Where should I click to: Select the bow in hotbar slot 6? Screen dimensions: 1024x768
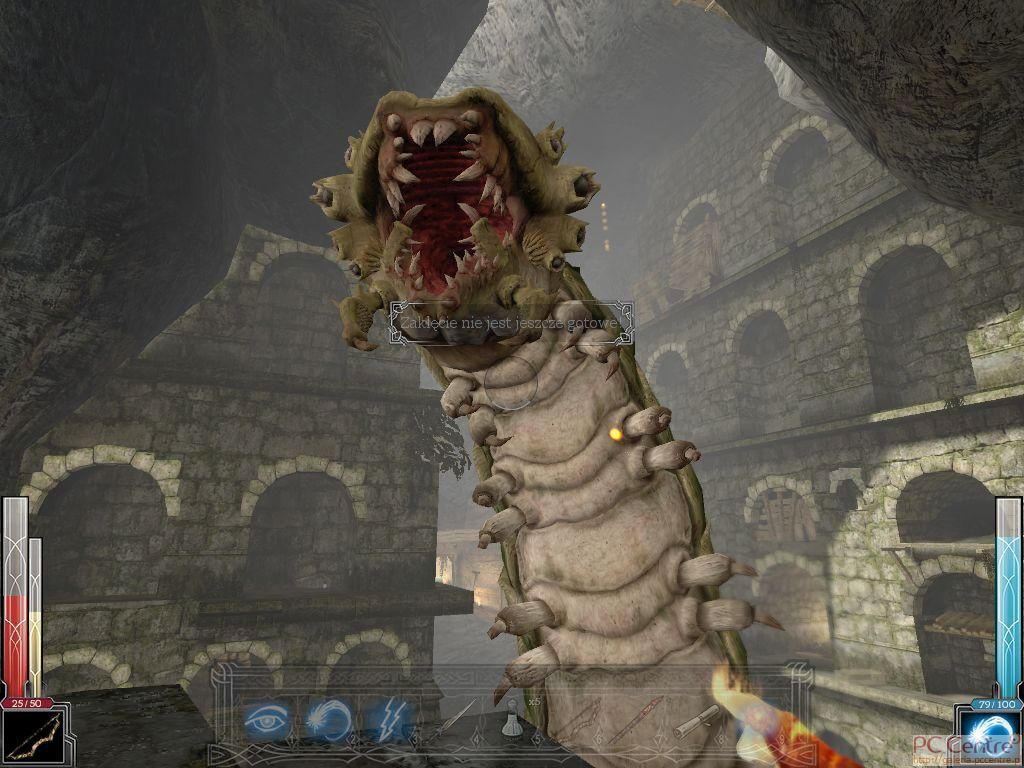click(577, 720)
